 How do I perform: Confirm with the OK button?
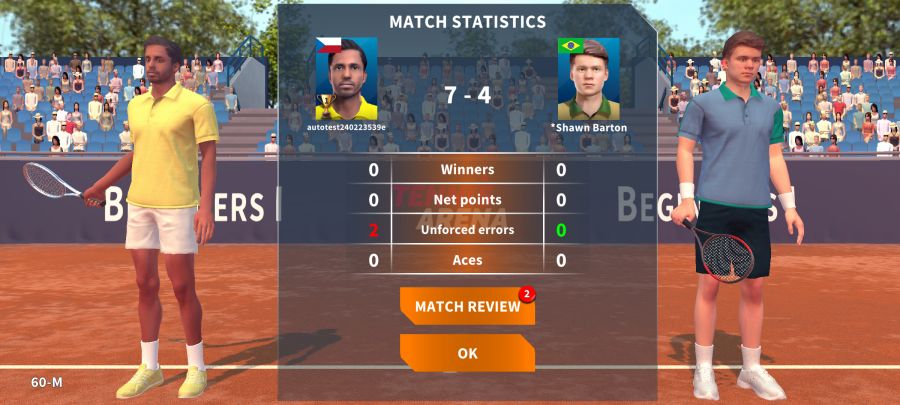[x=467, y=353]
